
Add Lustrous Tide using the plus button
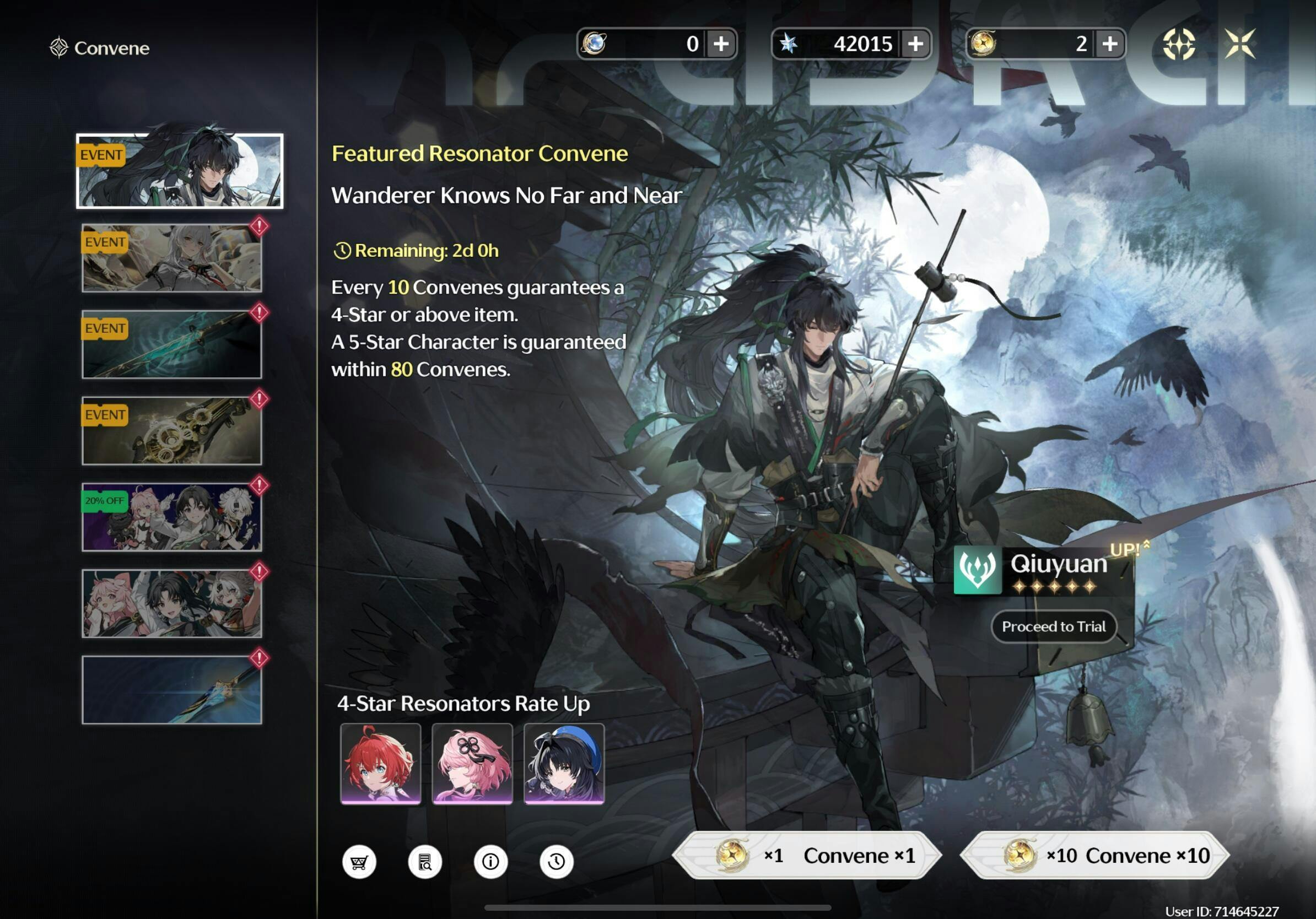point(721,44)
